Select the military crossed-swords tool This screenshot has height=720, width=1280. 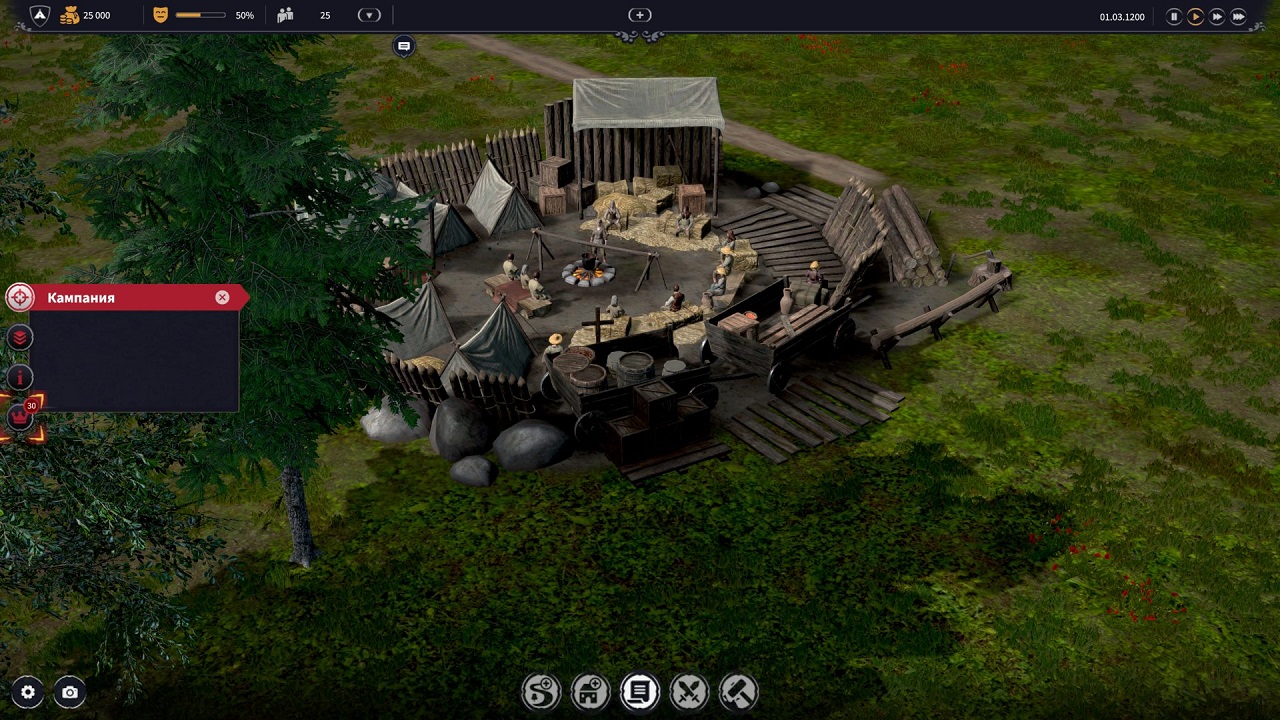689,691
